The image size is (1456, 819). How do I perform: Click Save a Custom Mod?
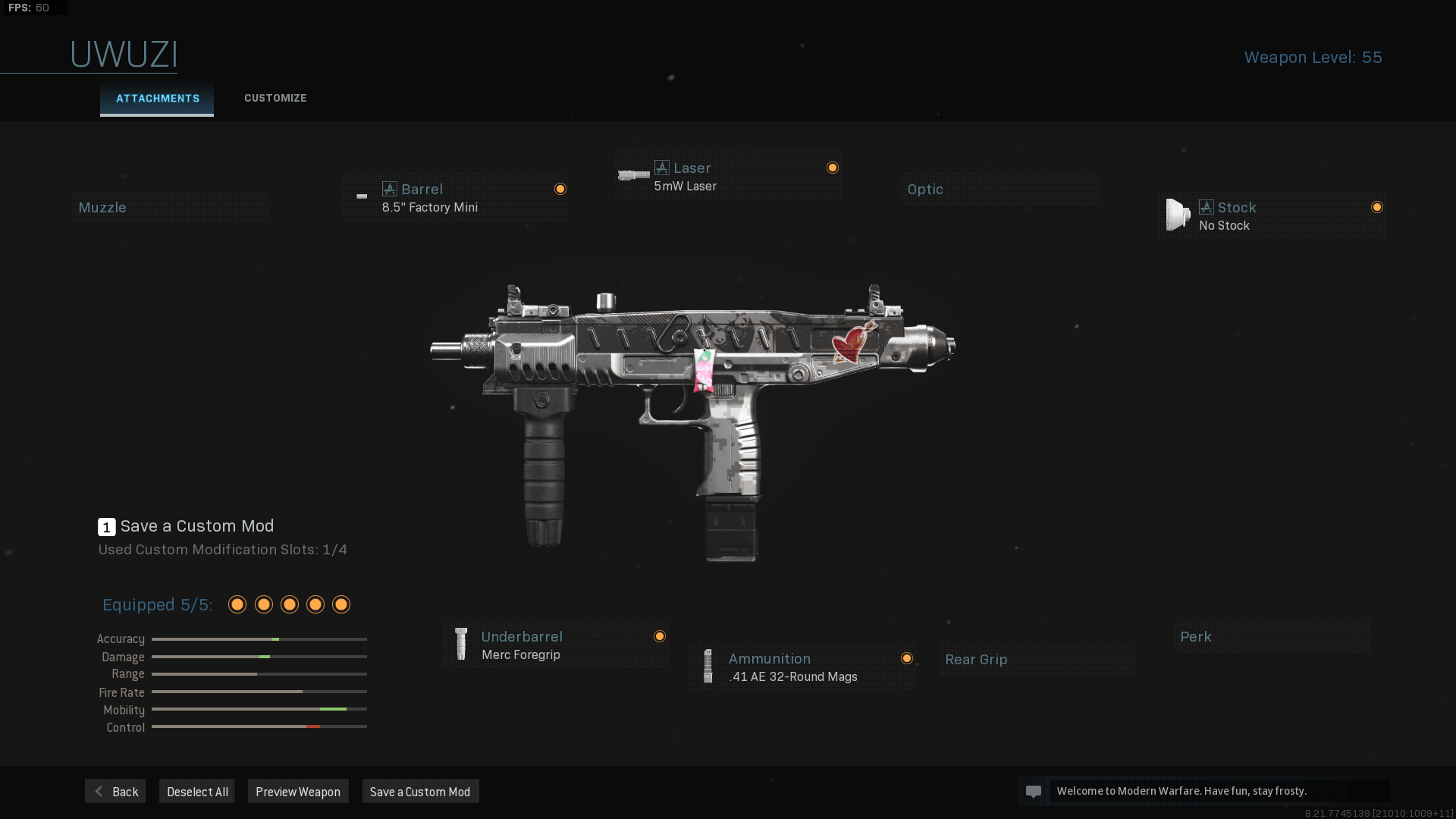click(x=420, y=791)
